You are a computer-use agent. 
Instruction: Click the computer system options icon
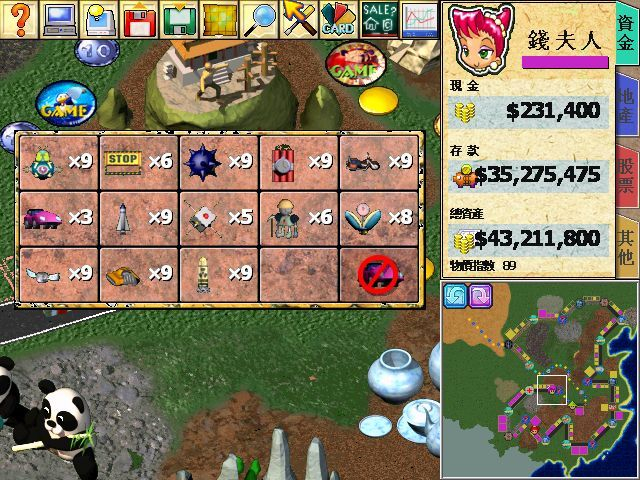(x=61, y=19)
